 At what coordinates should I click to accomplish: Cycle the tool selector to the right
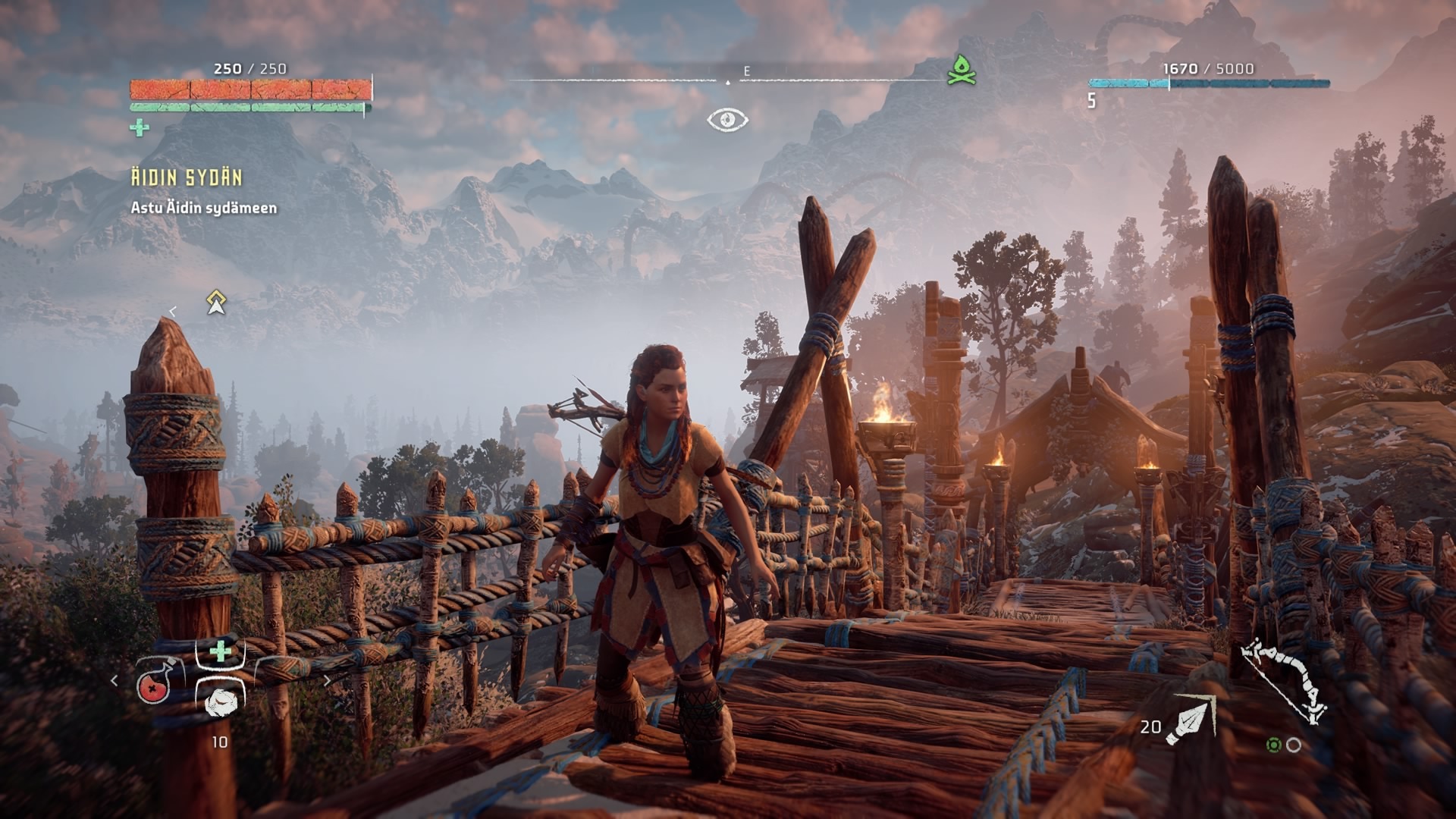[x=328, y=681]
